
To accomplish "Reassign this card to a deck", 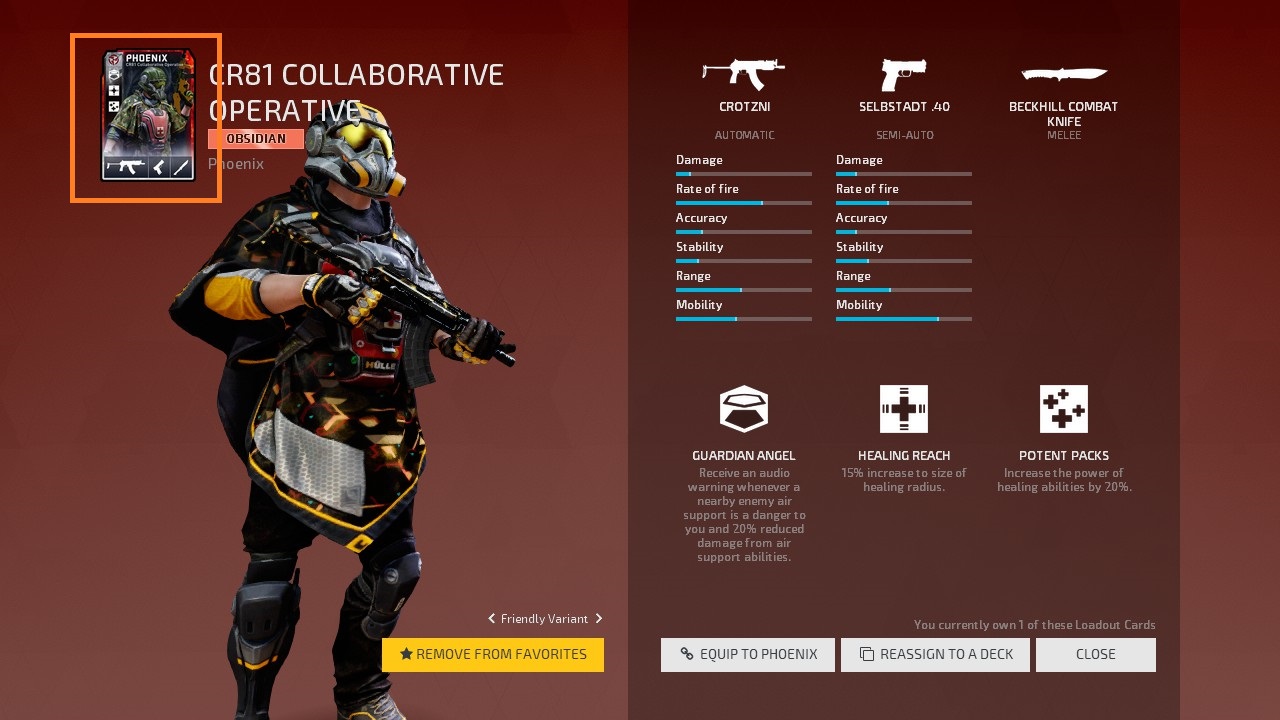I will pos(935,655).
